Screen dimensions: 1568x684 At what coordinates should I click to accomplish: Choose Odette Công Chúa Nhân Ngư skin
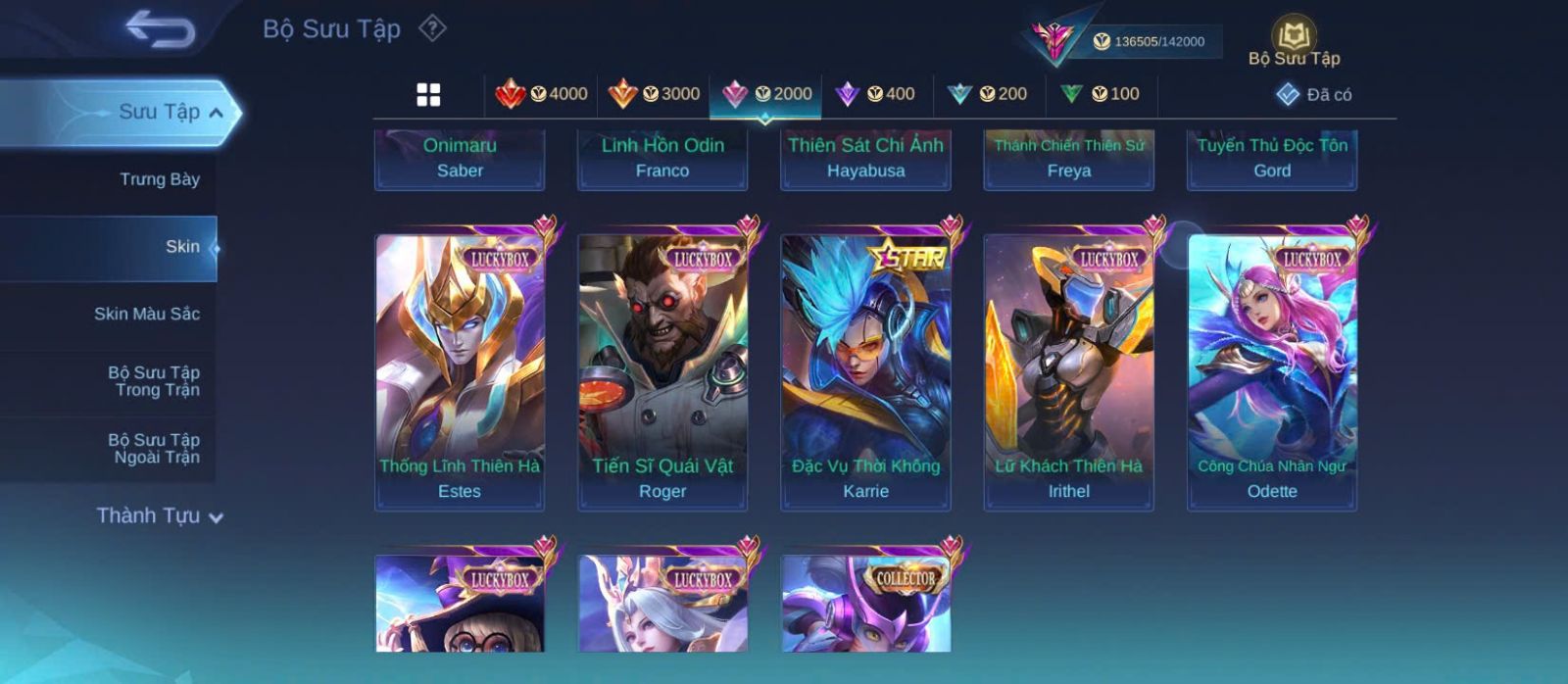(x=1272, y=371)
